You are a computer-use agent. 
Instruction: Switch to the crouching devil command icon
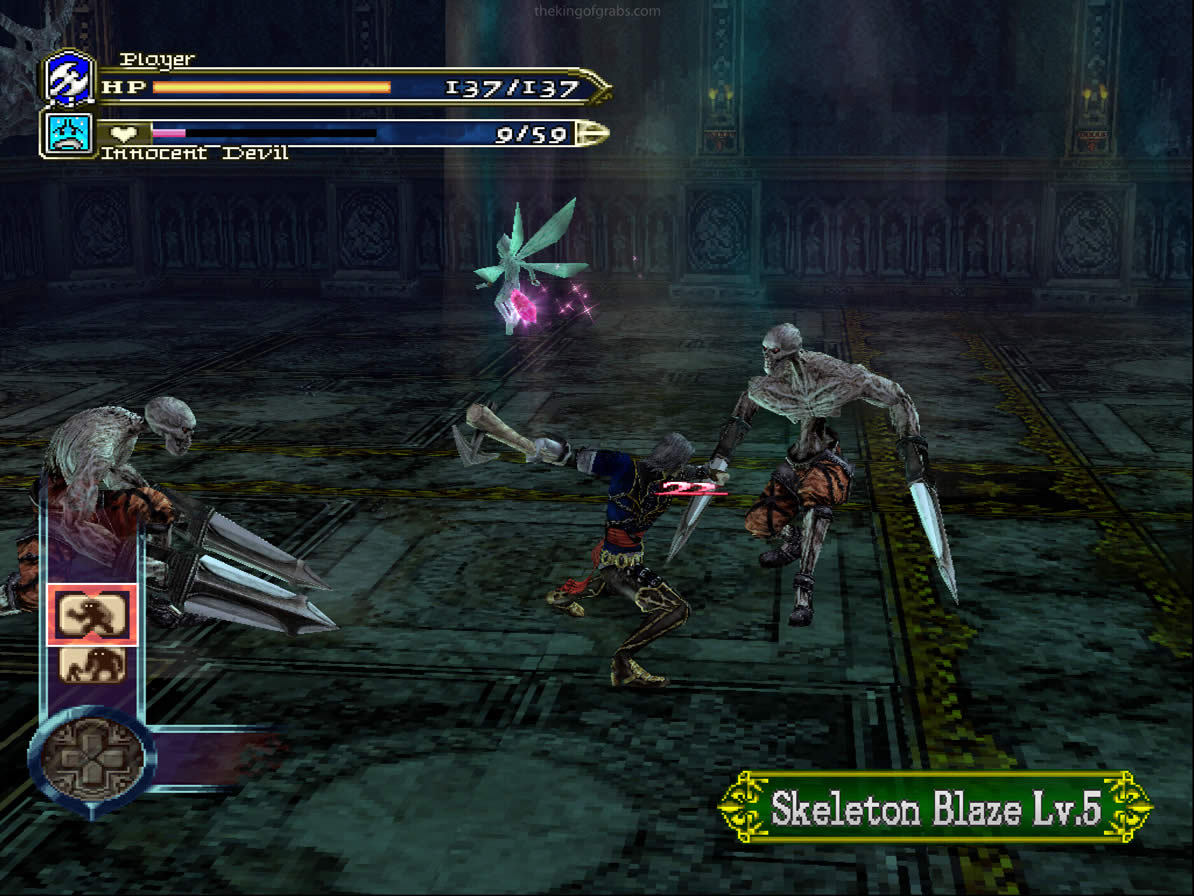pos(92,664)
